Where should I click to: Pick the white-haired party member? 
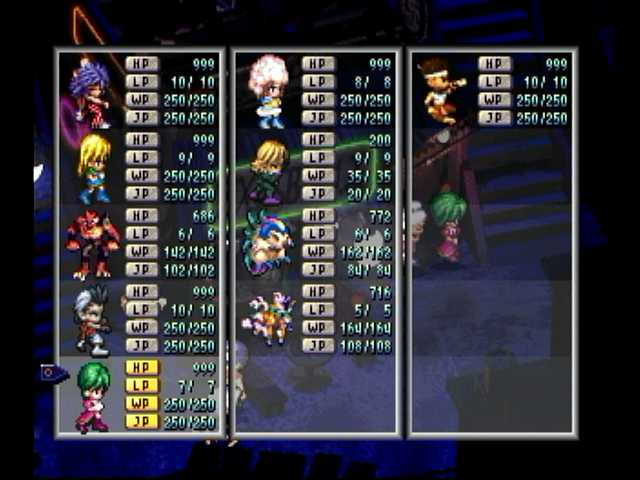click(x=92, y=320)
